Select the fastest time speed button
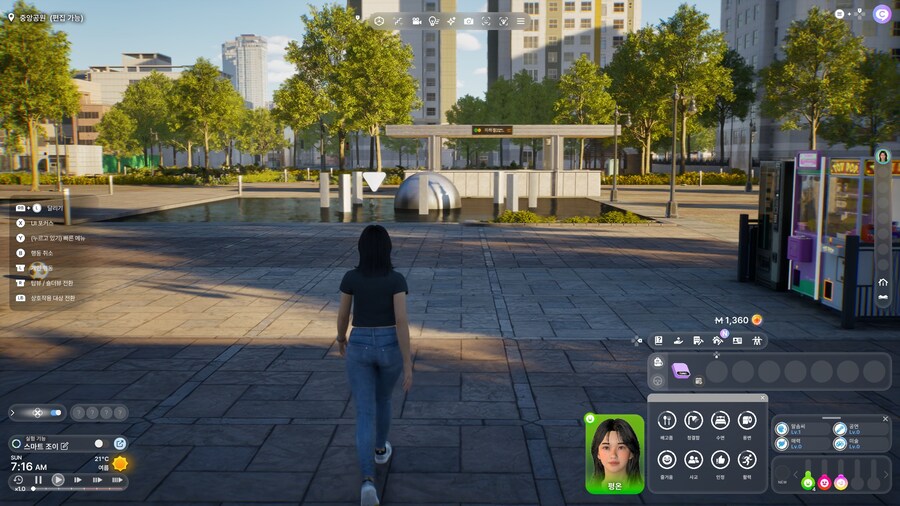The image size is (900, 506). pos(117,480)
